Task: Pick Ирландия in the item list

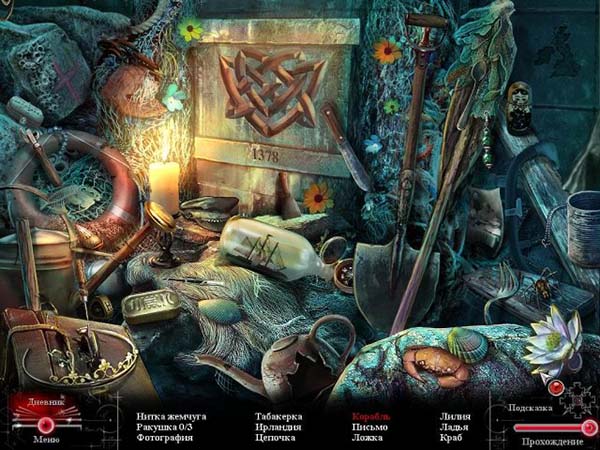Action: tap(275, 427)
